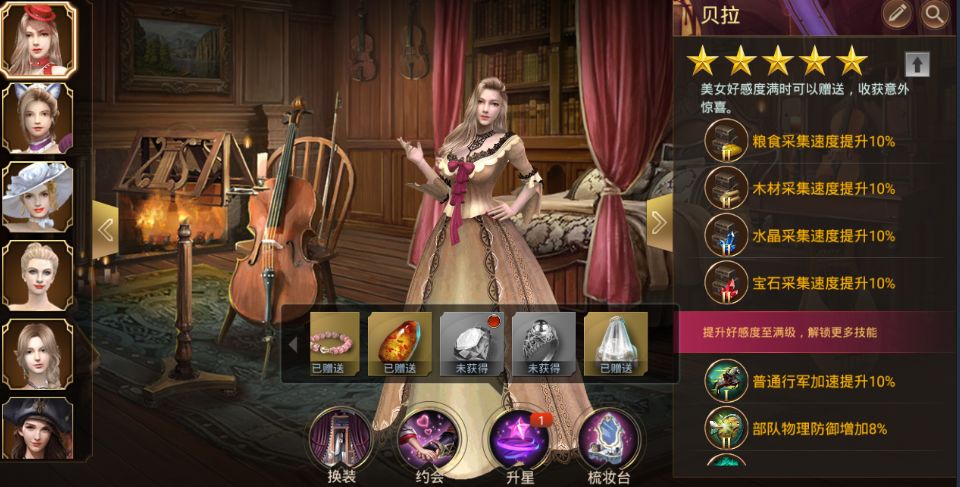This screenshot has height=487, width=960.
Task: Choose the white sun hat beauty portrait
Action: [38, 196]
